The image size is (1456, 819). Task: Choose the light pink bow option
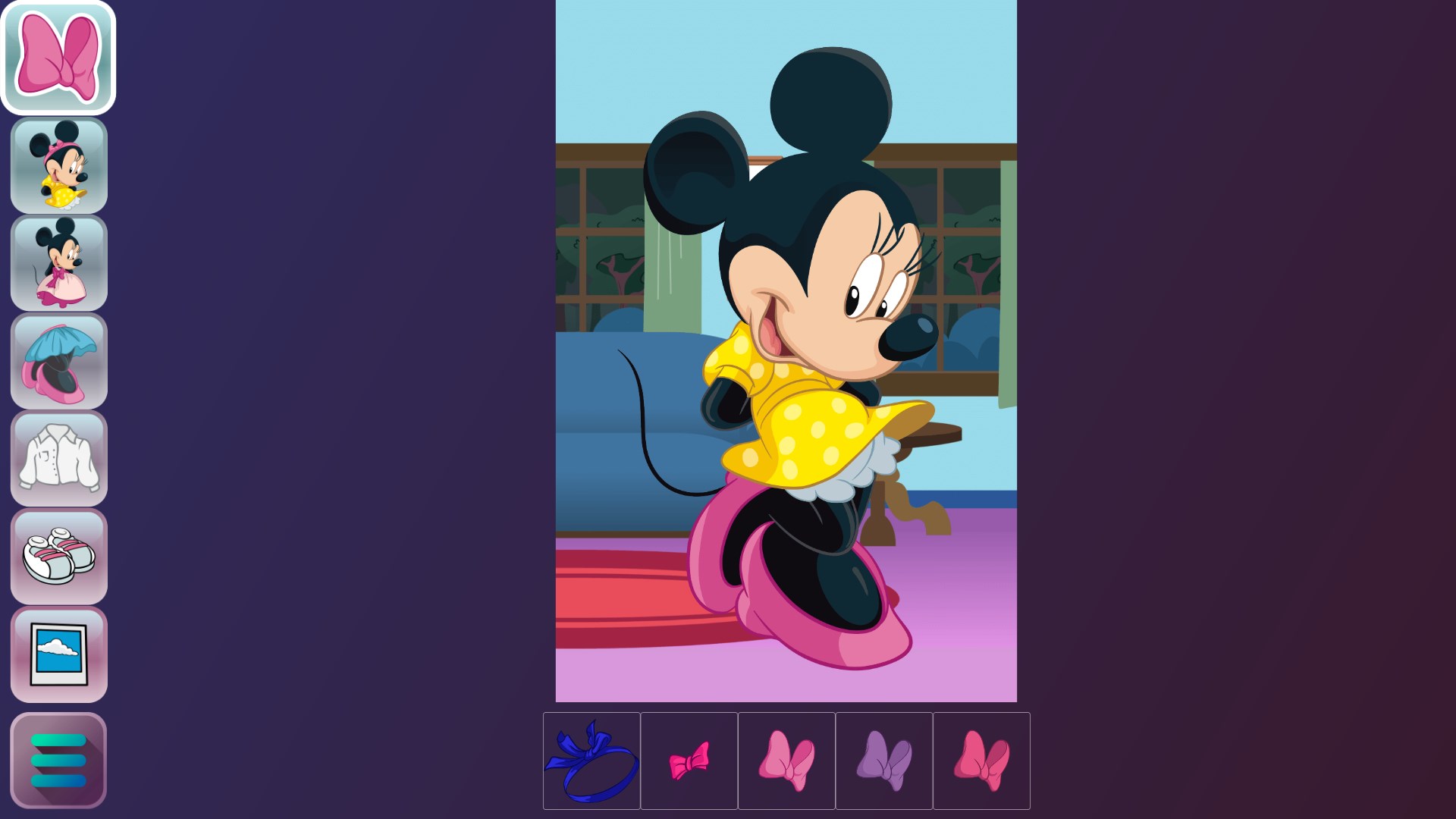(x=786, y=761)
